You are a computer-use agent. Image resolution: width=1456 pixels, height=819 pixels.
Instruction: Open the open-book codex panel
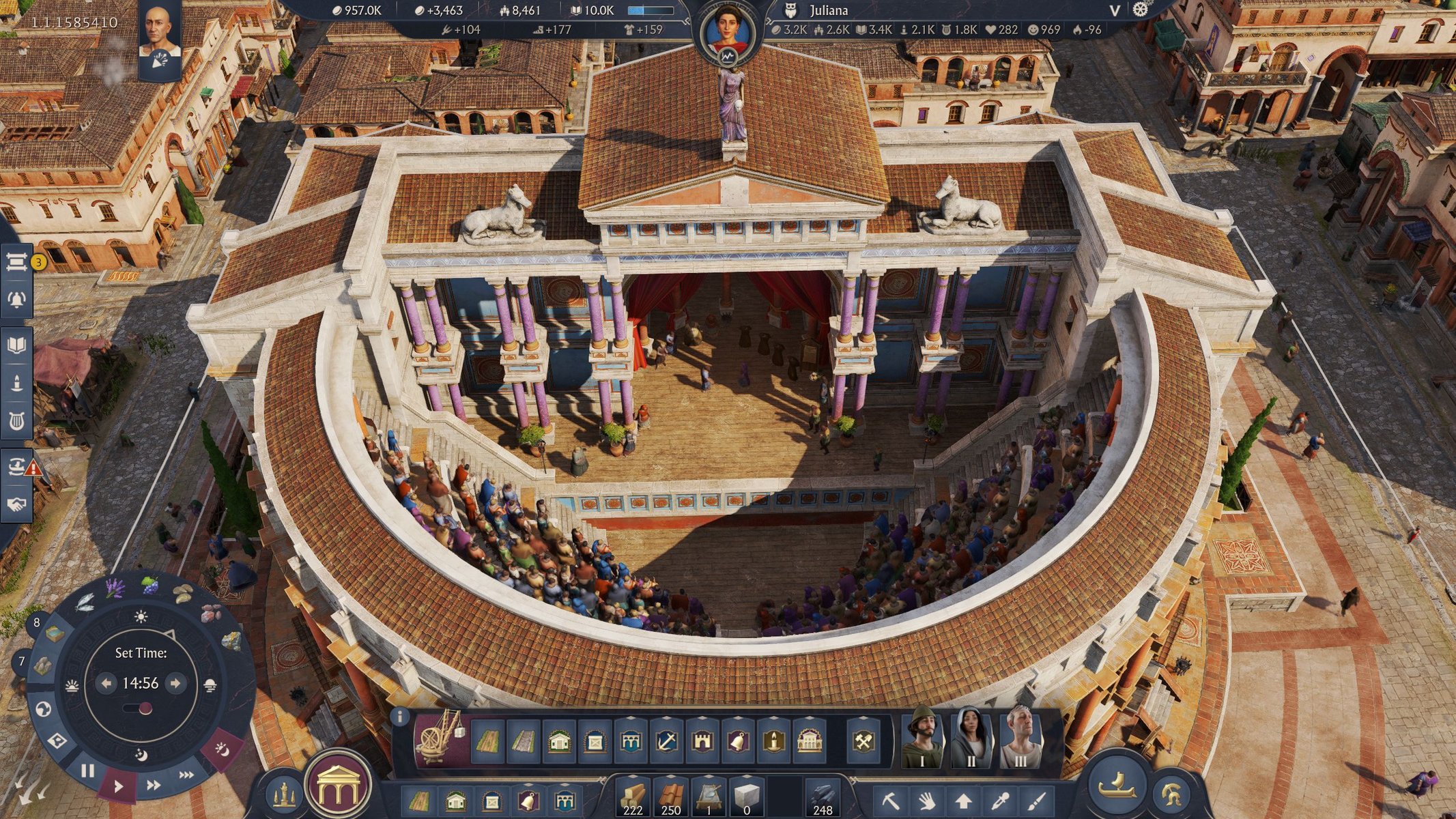(16, 344)
